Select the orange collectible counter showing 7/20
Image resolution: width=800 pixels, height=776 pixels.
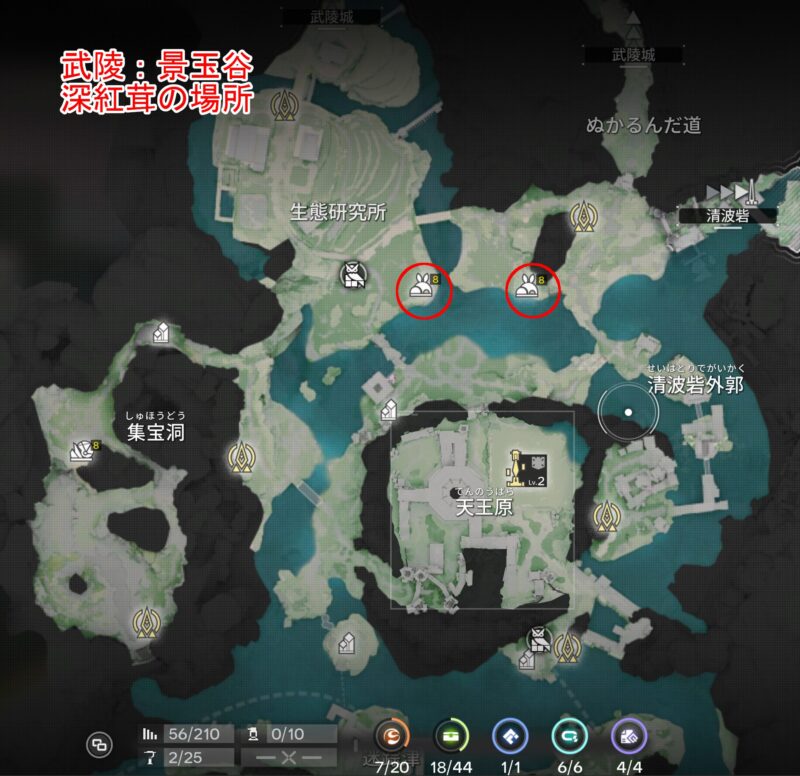392,738
